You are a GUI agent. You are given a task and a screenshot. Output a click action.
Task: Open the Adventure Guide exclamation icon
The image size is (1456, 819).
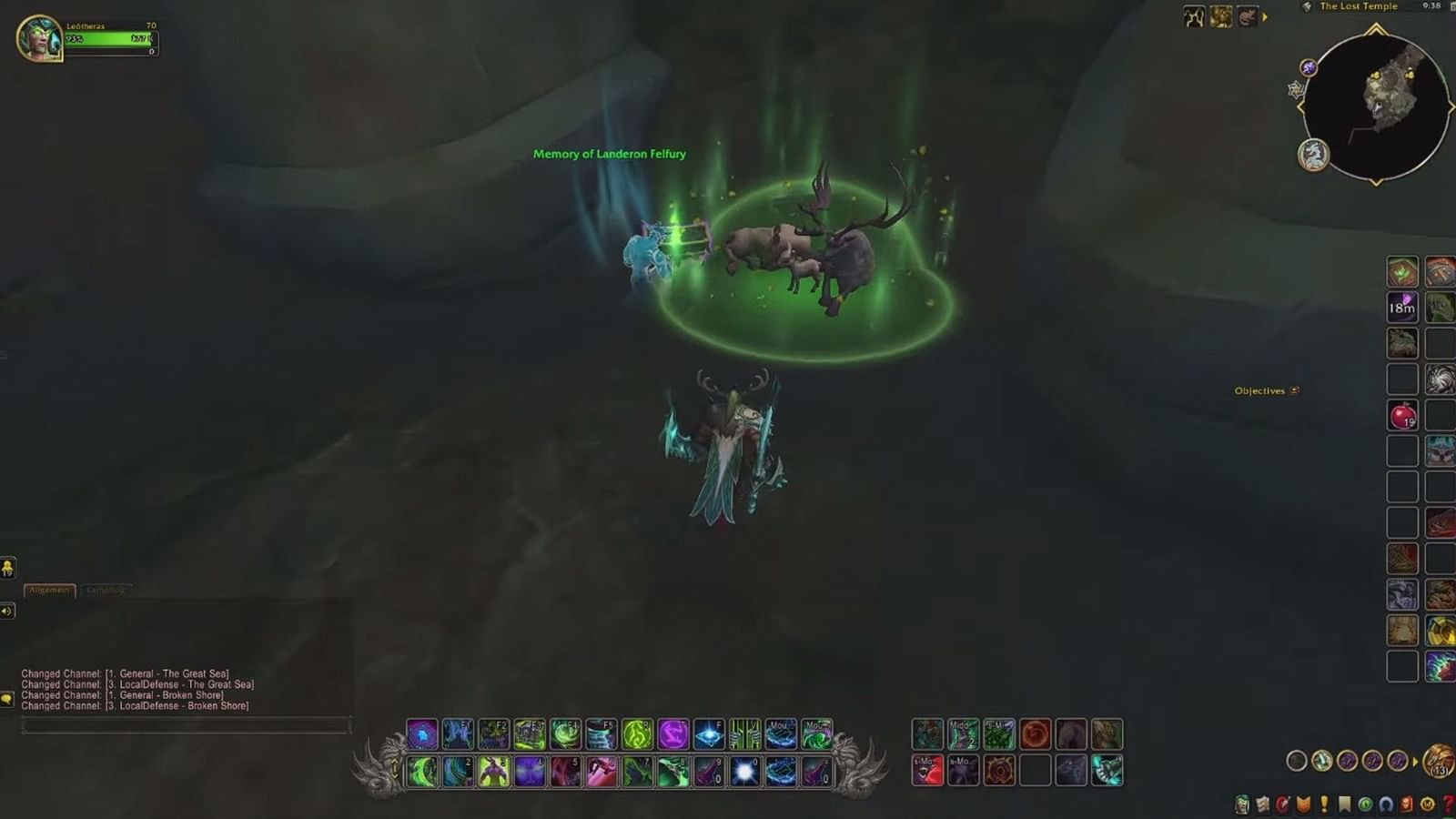coord(1324,804)
